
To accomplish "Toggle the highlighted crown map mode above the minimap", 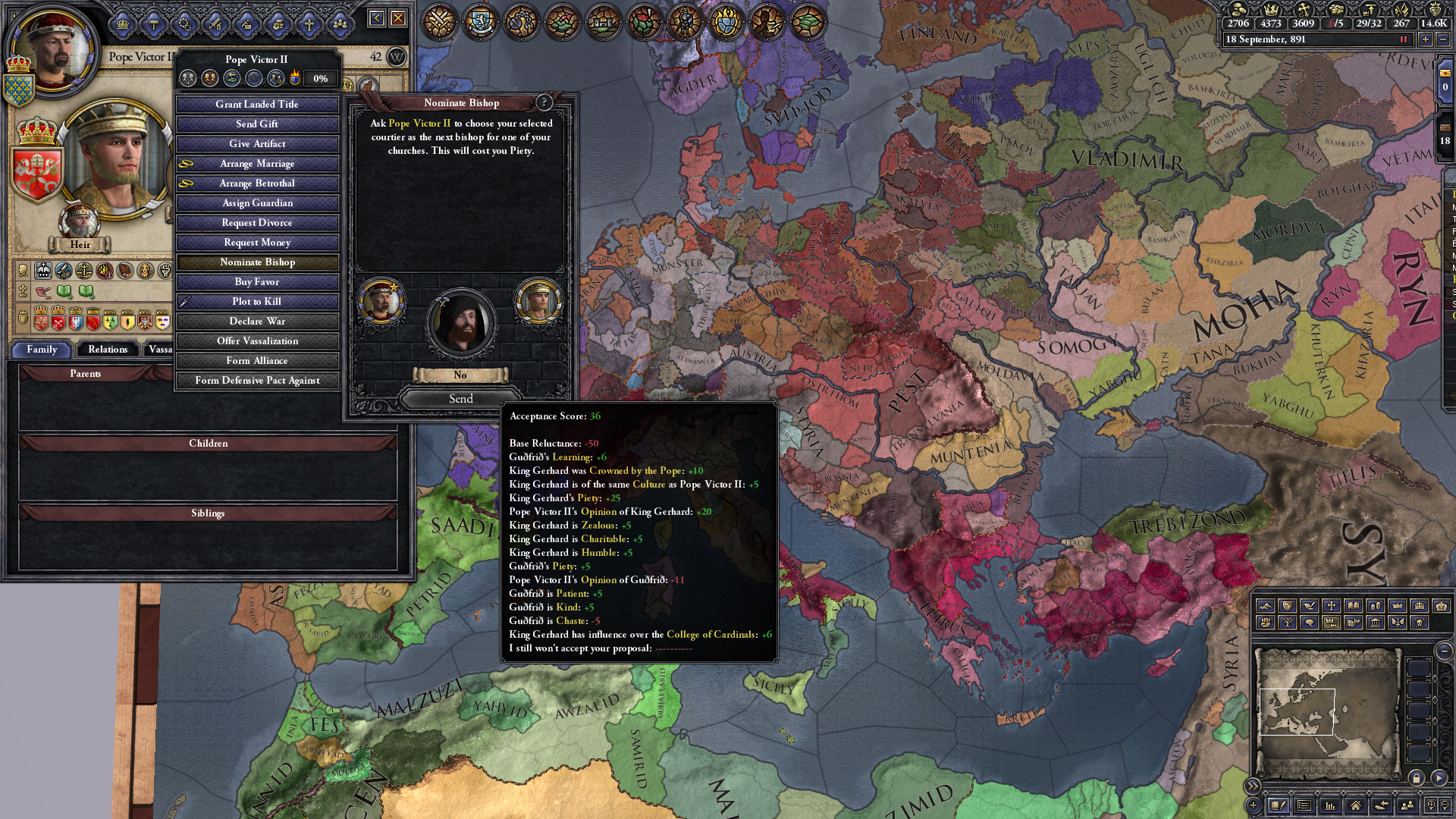I will (1330, 622).
